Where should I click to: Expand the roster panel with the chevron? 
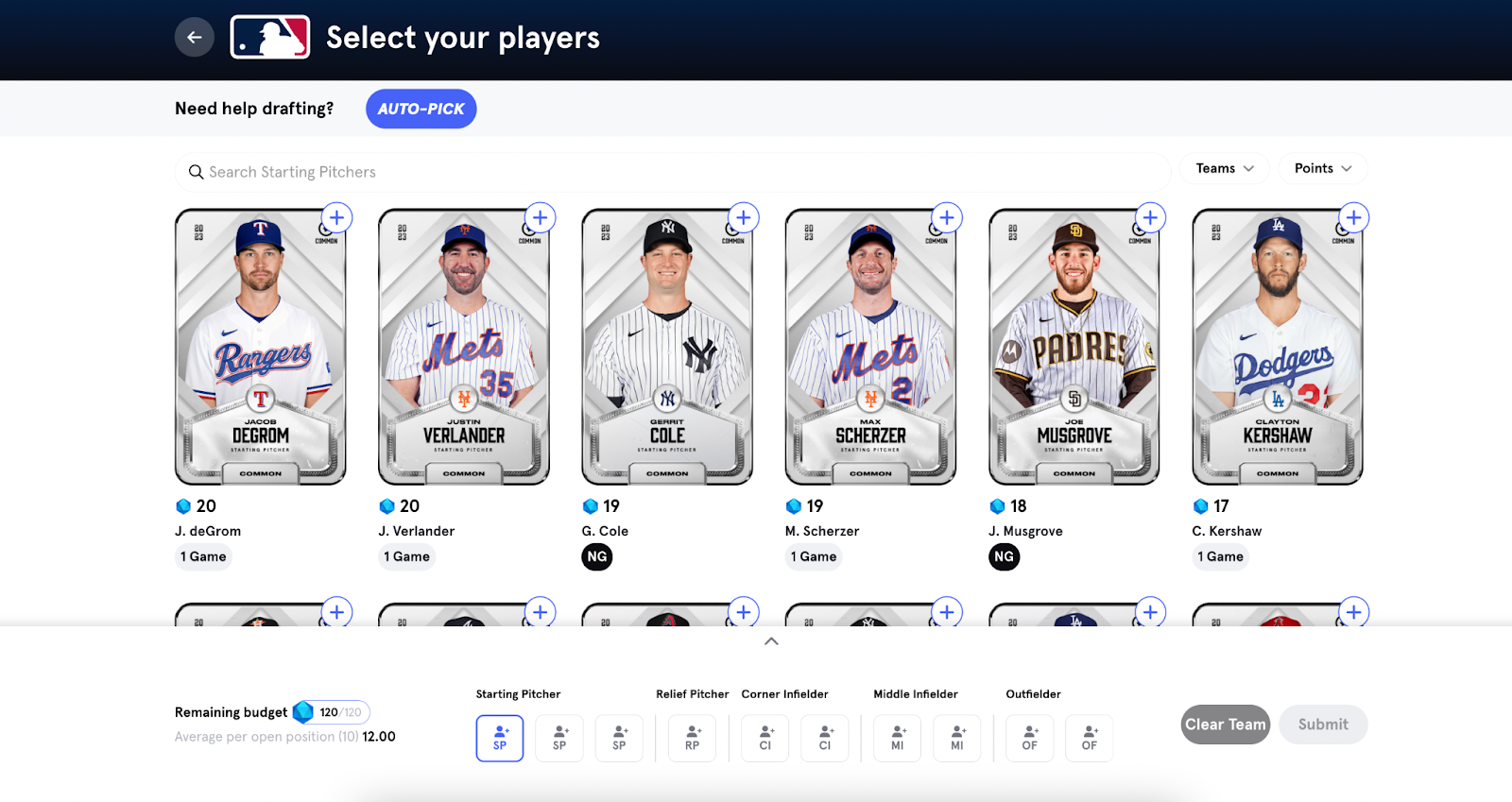pyautogui.click(x=771, y=641)
